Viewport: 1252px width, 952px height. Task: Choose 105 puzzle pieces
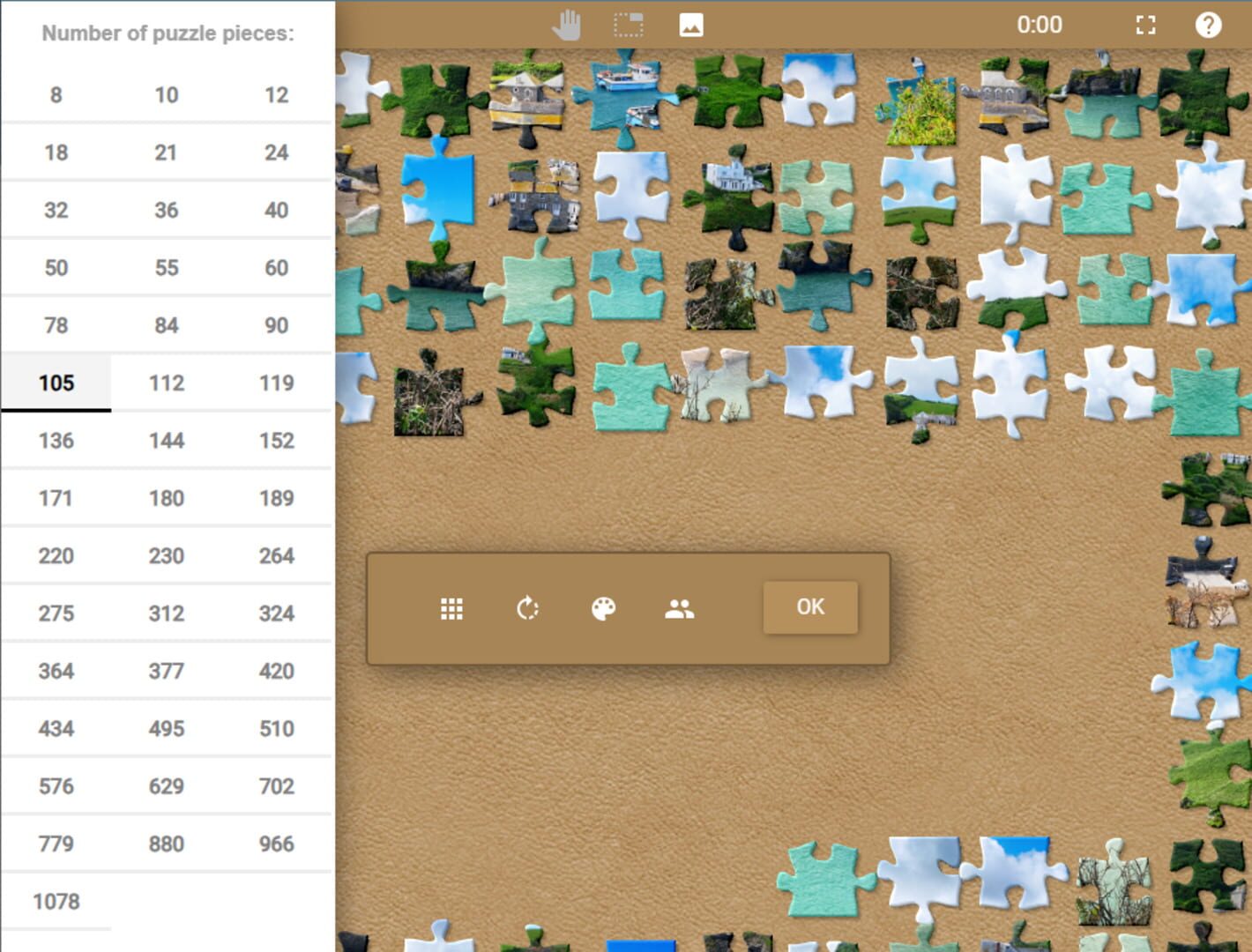56,383
